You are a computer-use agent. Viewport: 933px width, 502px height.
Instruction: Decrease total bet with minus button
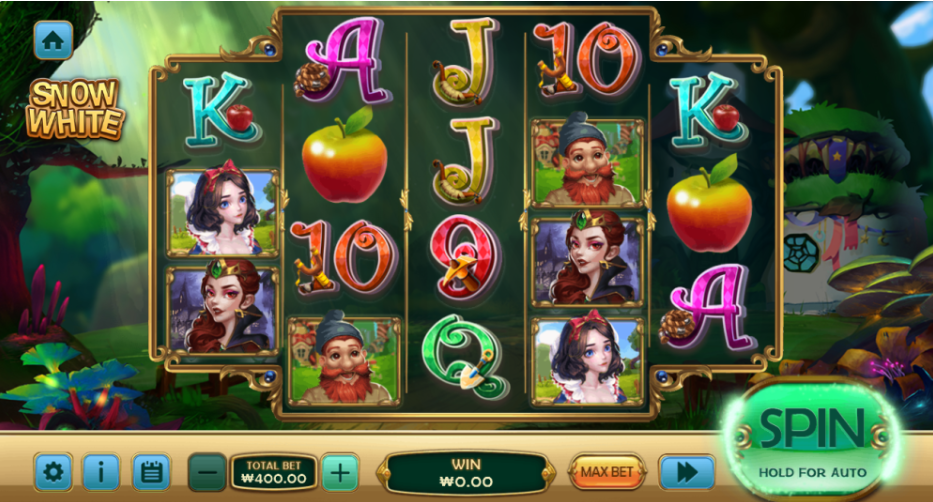207,470
